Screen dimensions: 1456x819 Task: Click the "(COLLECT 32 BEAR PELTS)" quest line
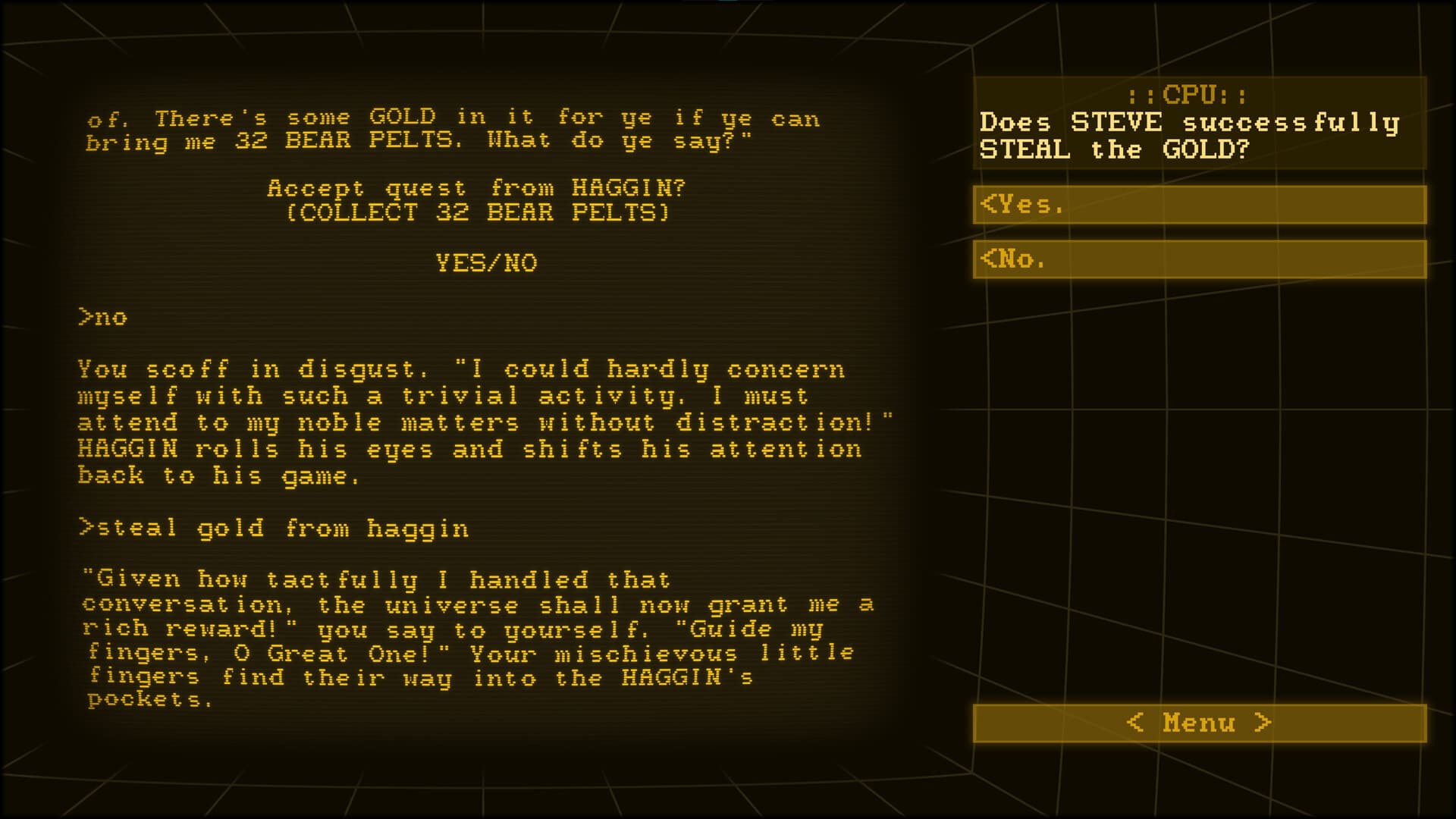coord(478,213)
